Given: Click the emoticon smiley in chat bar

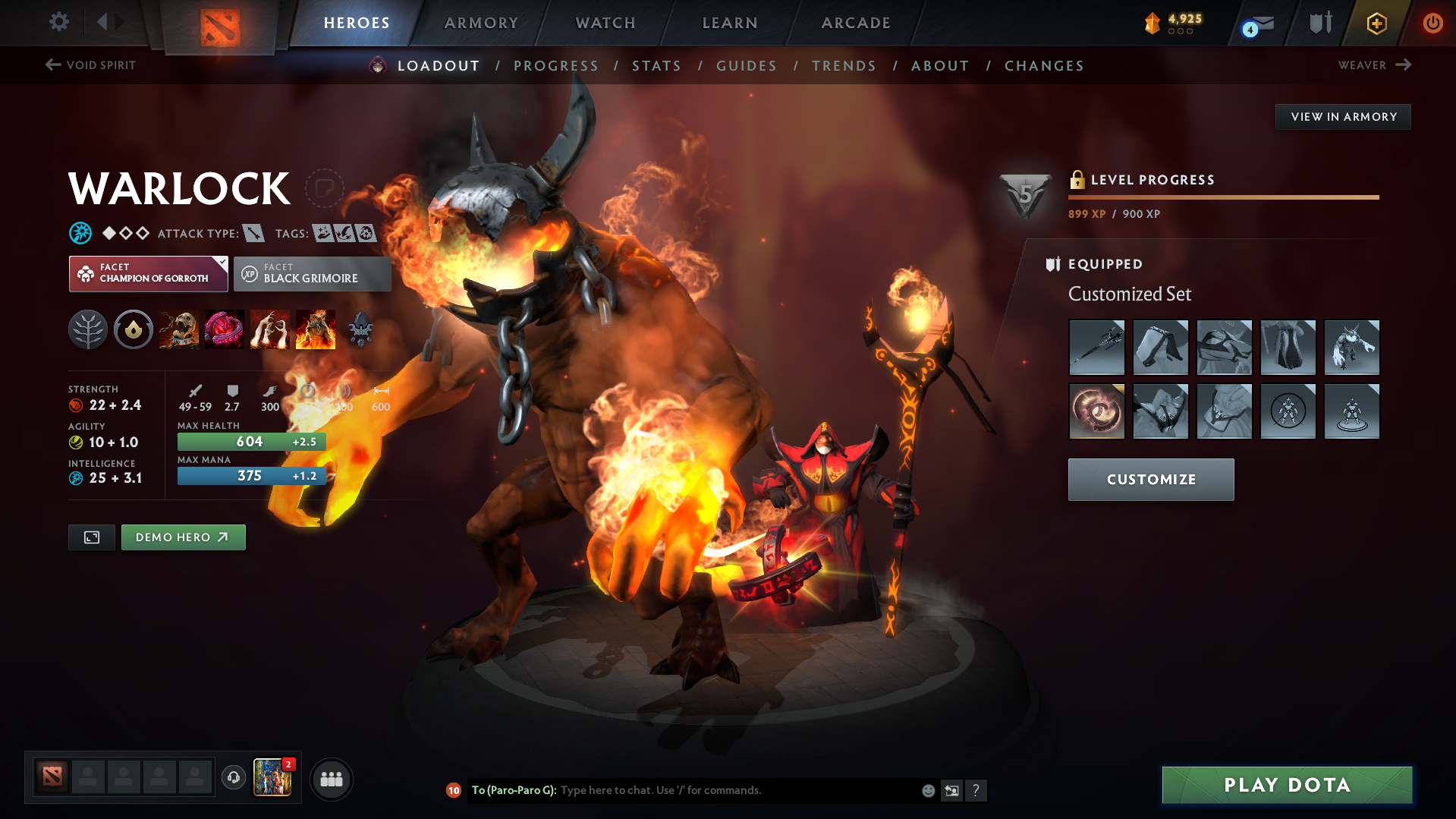Looking at the screenshot, I should 927,790.
